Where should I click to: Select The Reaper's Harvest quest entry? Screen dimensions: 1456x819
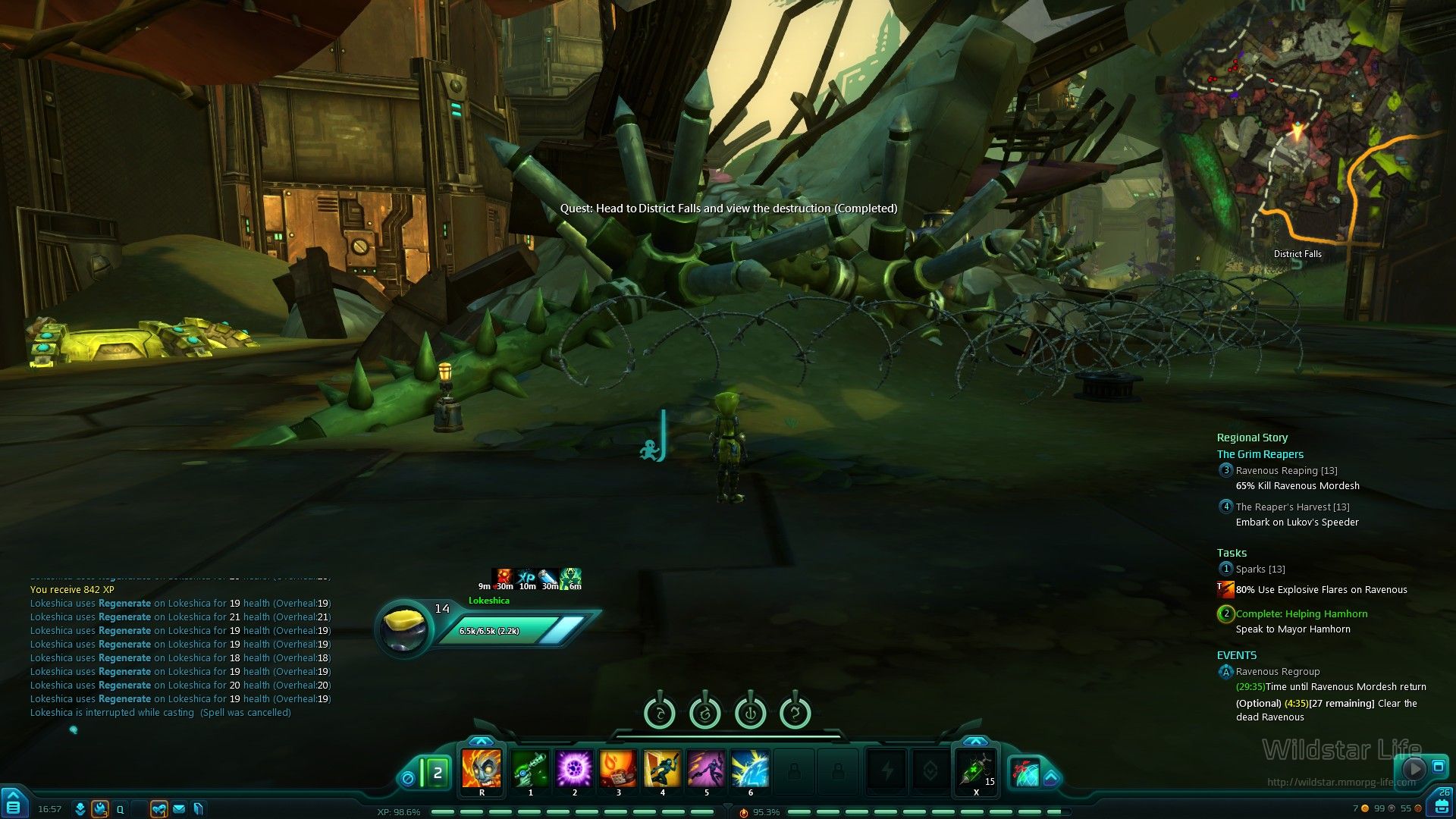[x=1292, y=507]
